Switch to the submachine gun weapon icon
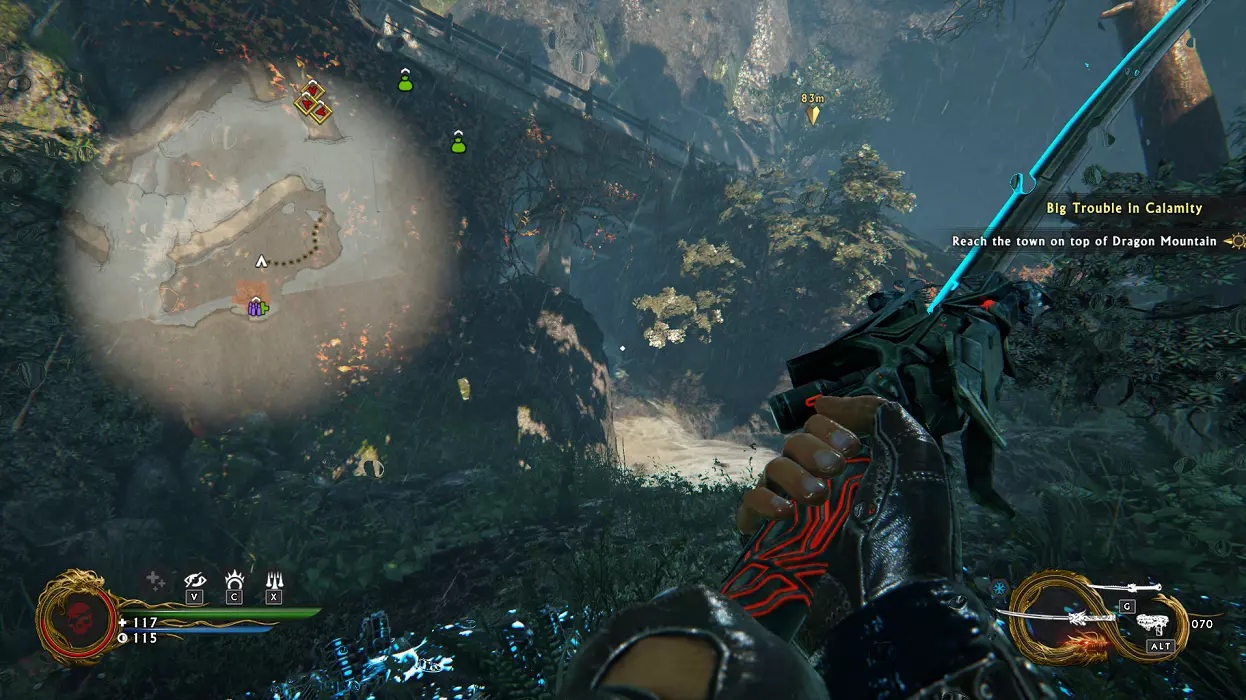This screenshot has width=1246, height=700. (1154, 624)
